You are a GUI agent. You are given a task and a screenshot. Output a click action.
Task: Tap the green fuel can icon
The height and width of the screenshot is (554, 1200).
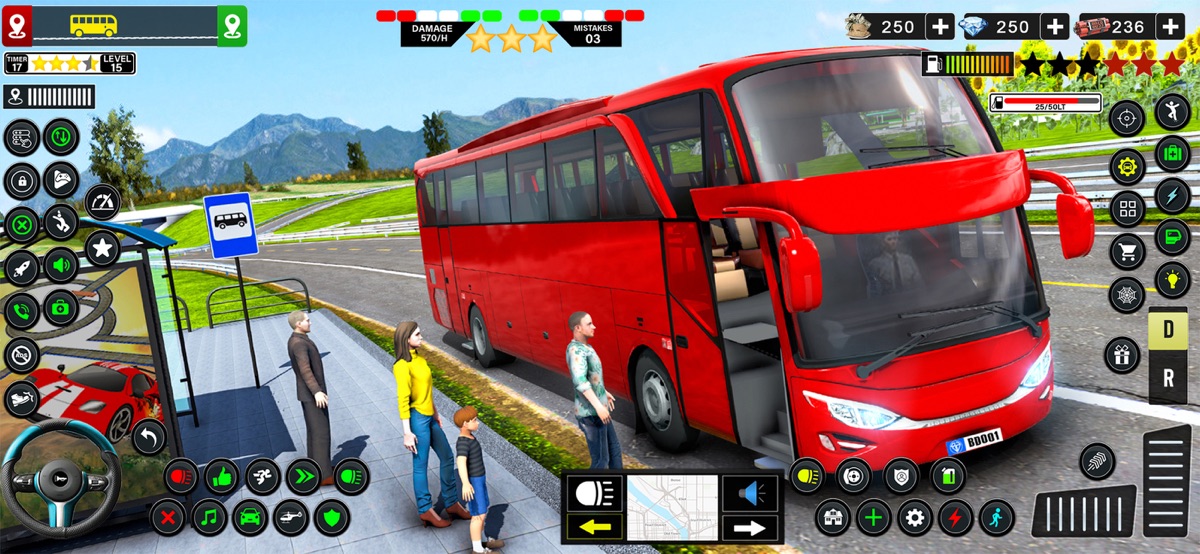tap(947, 476)
